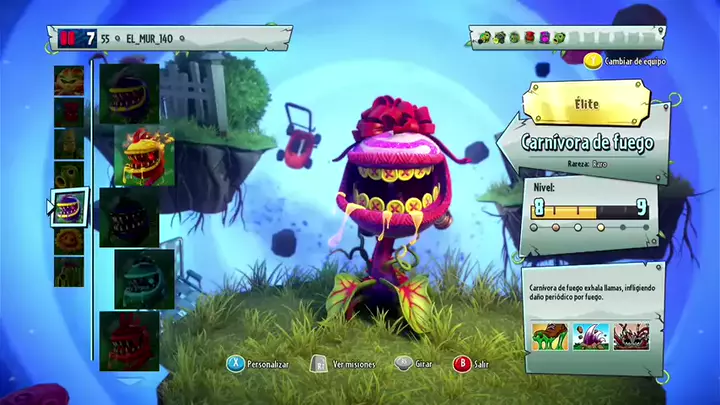View the middle burrow ability icon

tap(590, 336)
